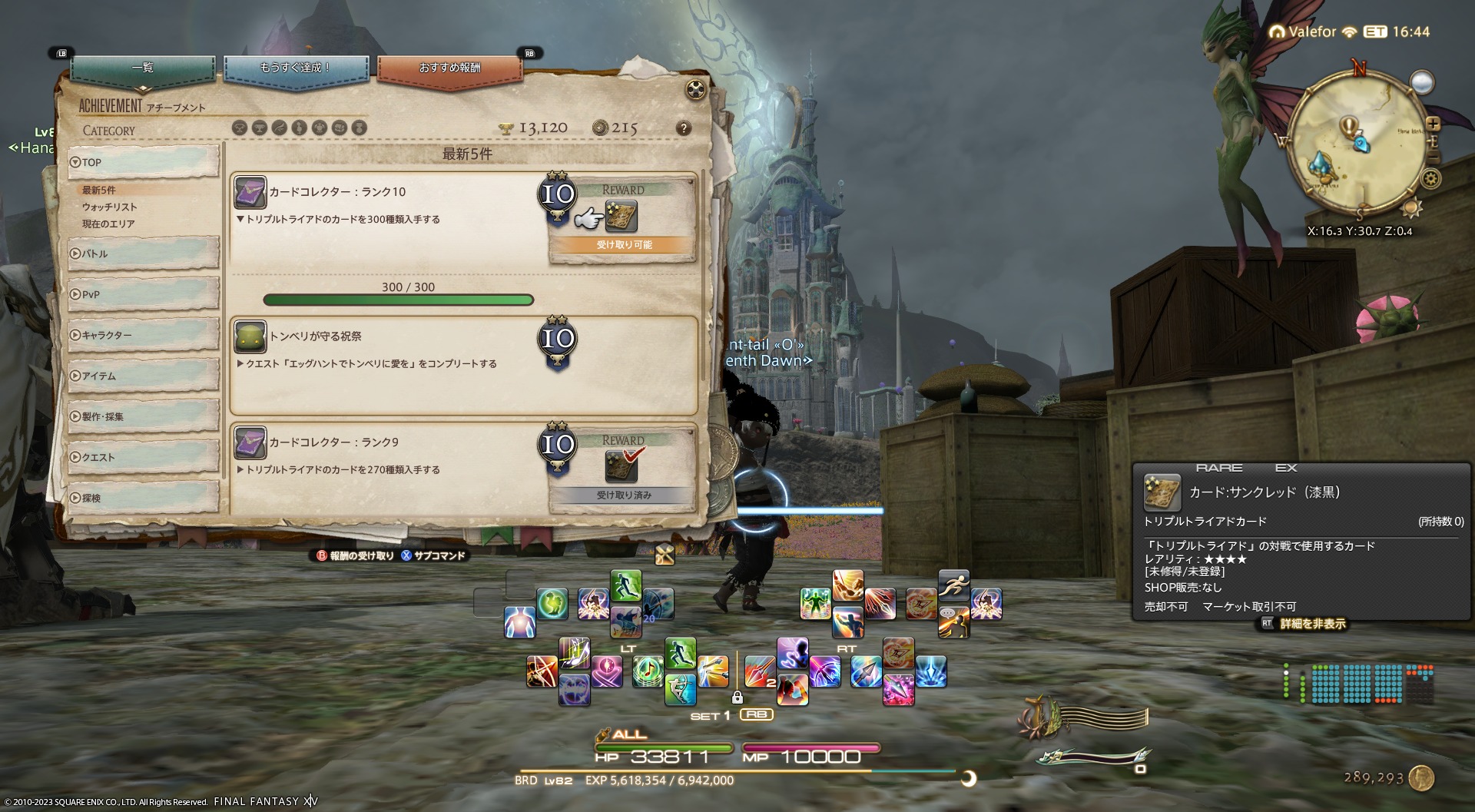Screen dimensions: 1475x812
Task: Activate the sprint ability icon
Action: (x=953, y=585)
